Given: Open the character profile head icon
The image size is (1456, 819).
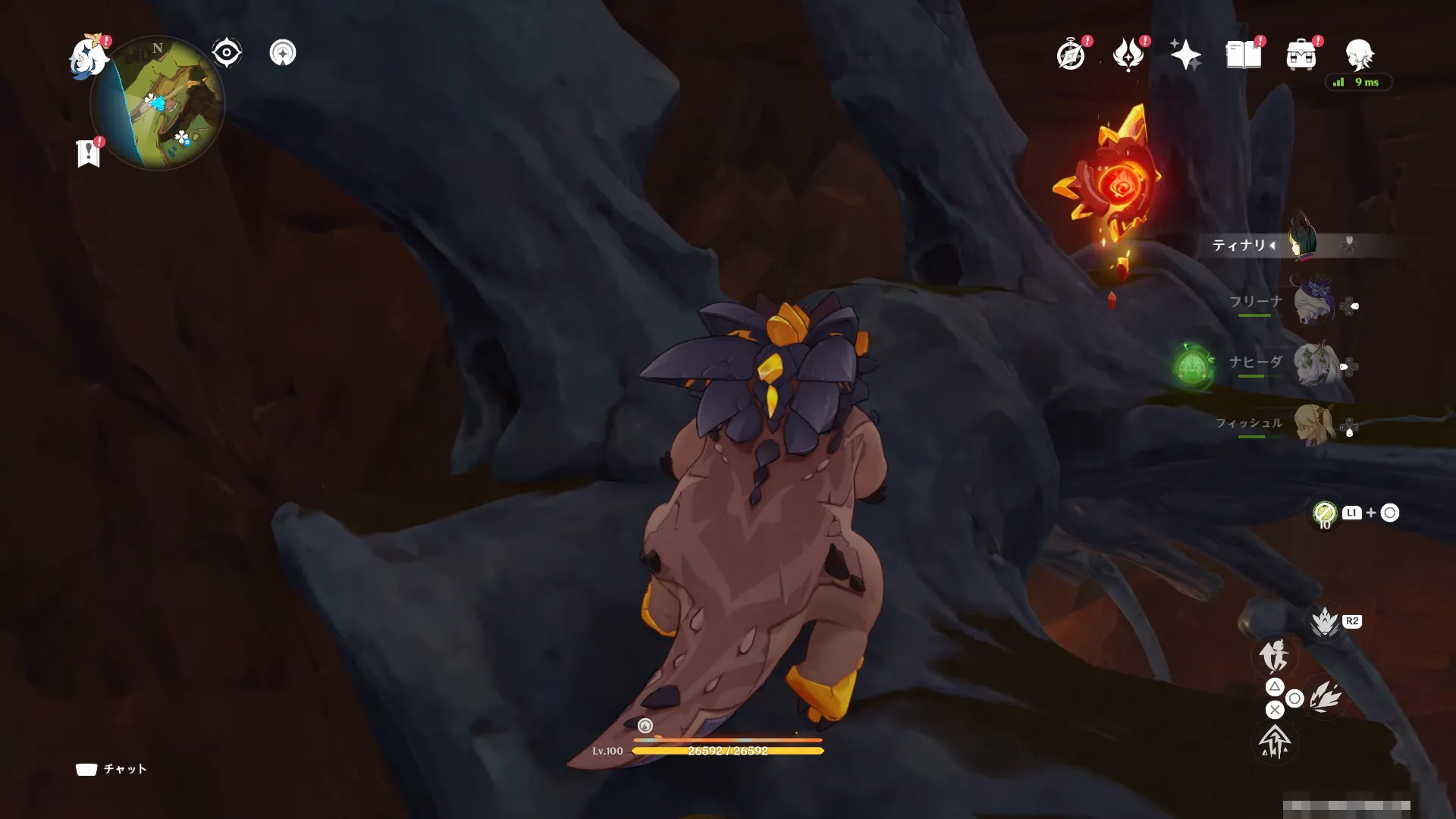Looking at the screenshot, I should (x=1359, y=55).
